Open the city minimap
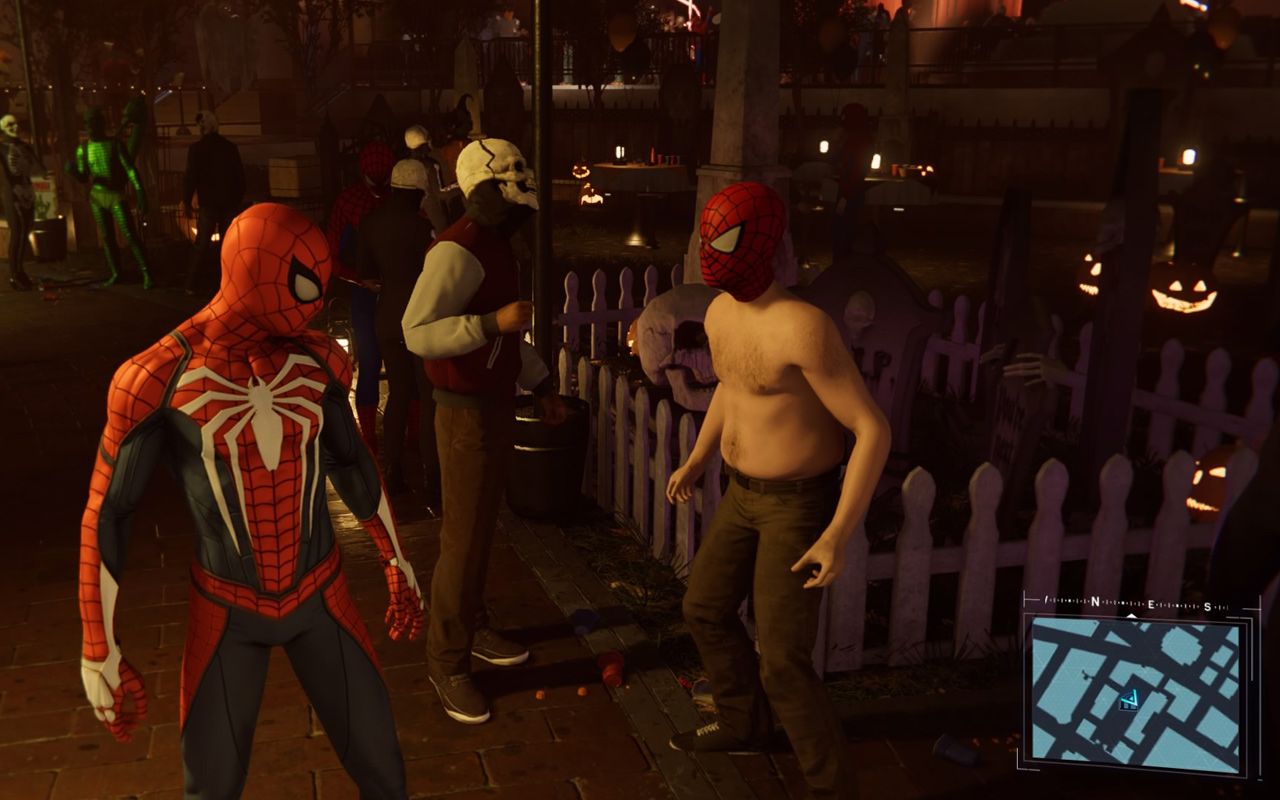The height and width of the screenshot is (800, 1280). [1137, 690]
